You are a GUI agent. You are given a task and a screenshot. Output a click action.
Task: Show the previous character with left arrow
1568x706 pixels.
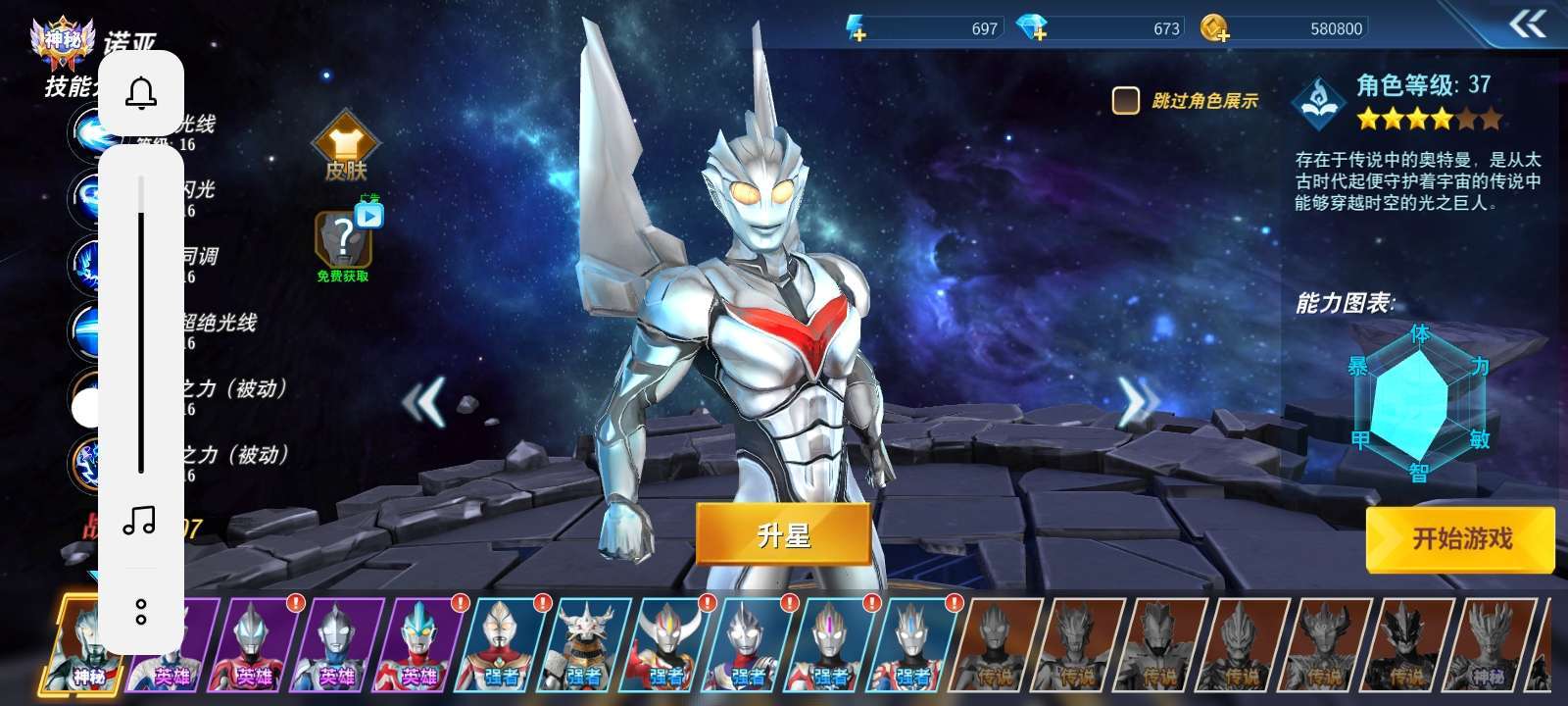click(x=425, y=401)
